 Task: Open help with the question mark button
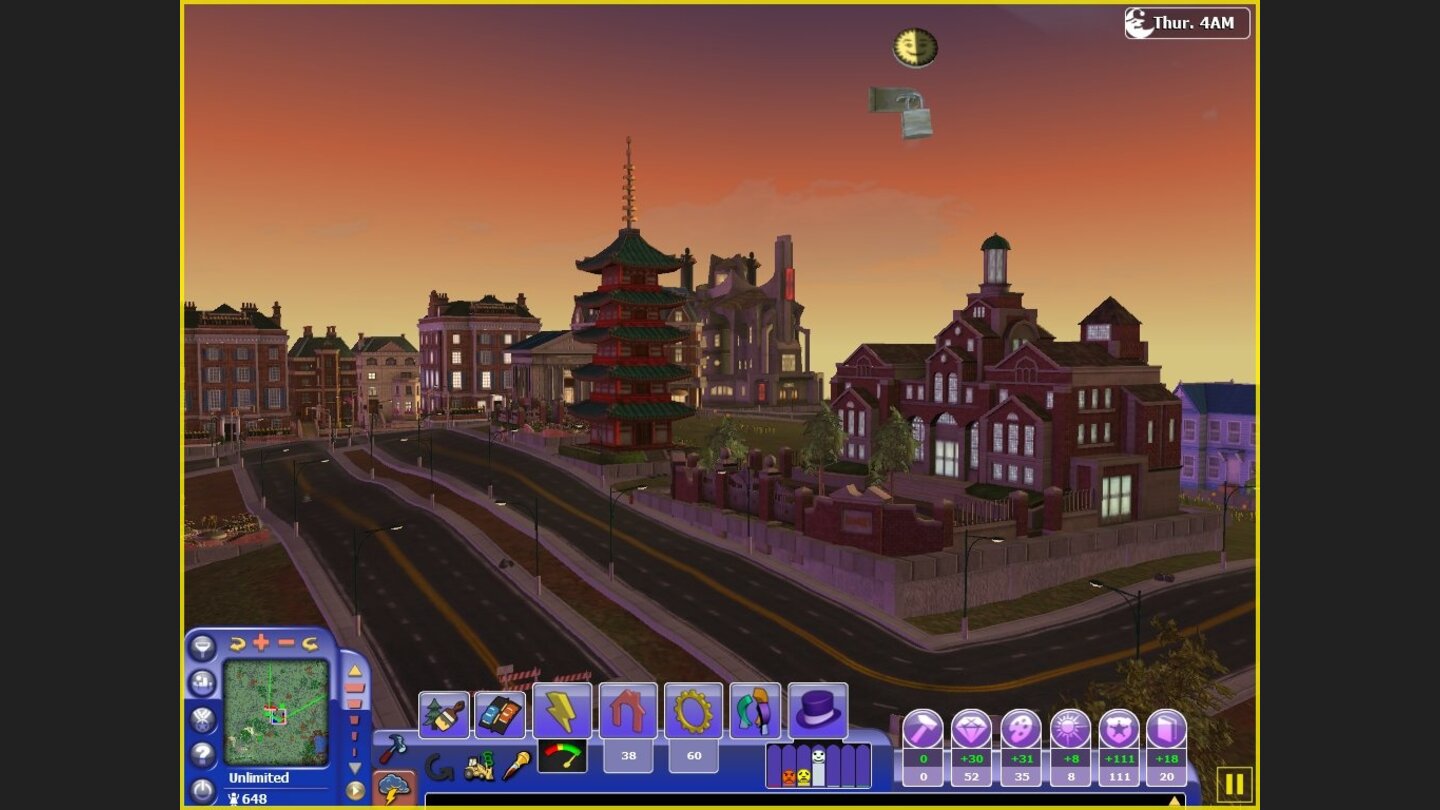pos(202,753)
